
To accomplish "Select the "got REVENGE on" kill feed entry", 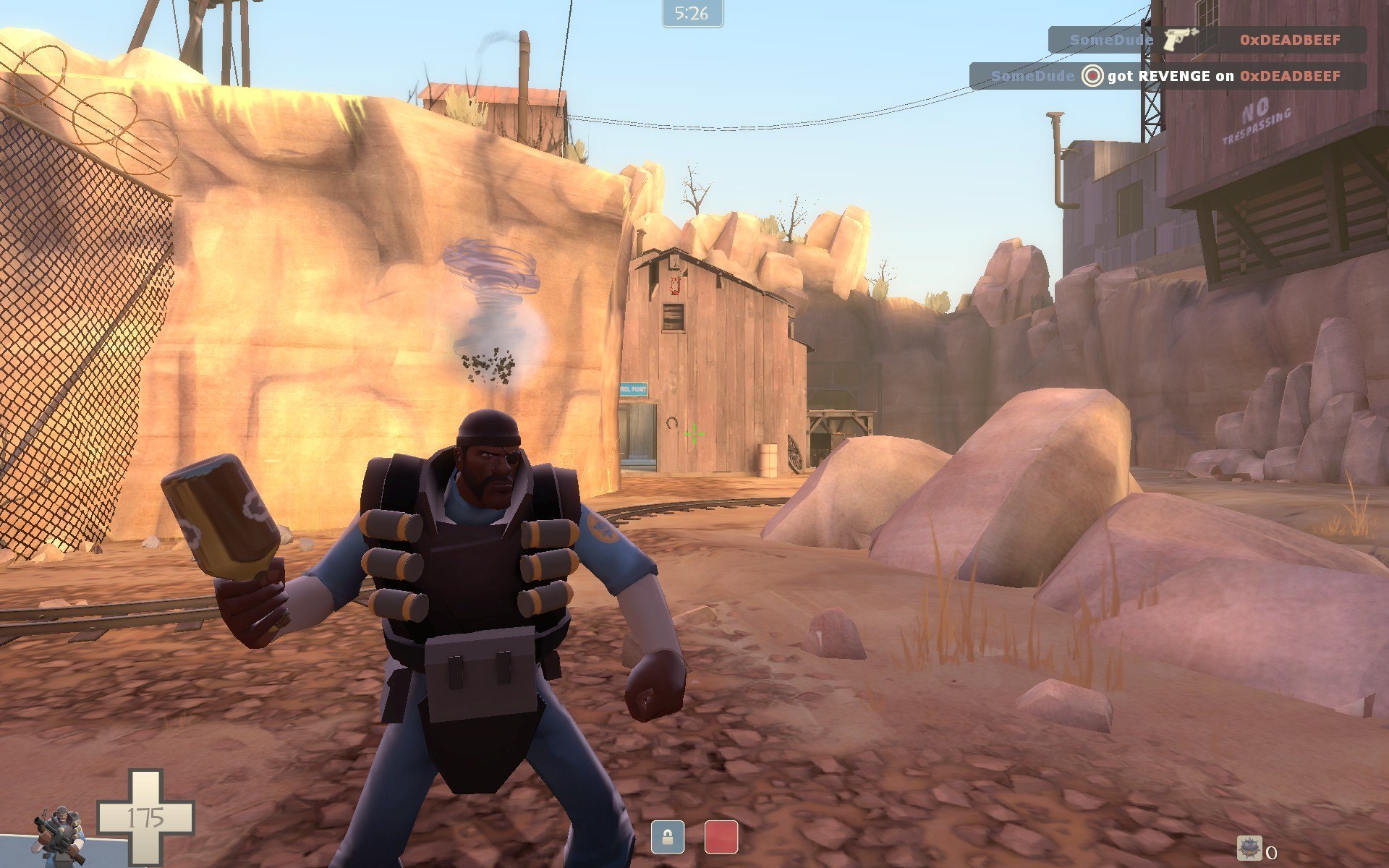I will (x=1167, y=76).
